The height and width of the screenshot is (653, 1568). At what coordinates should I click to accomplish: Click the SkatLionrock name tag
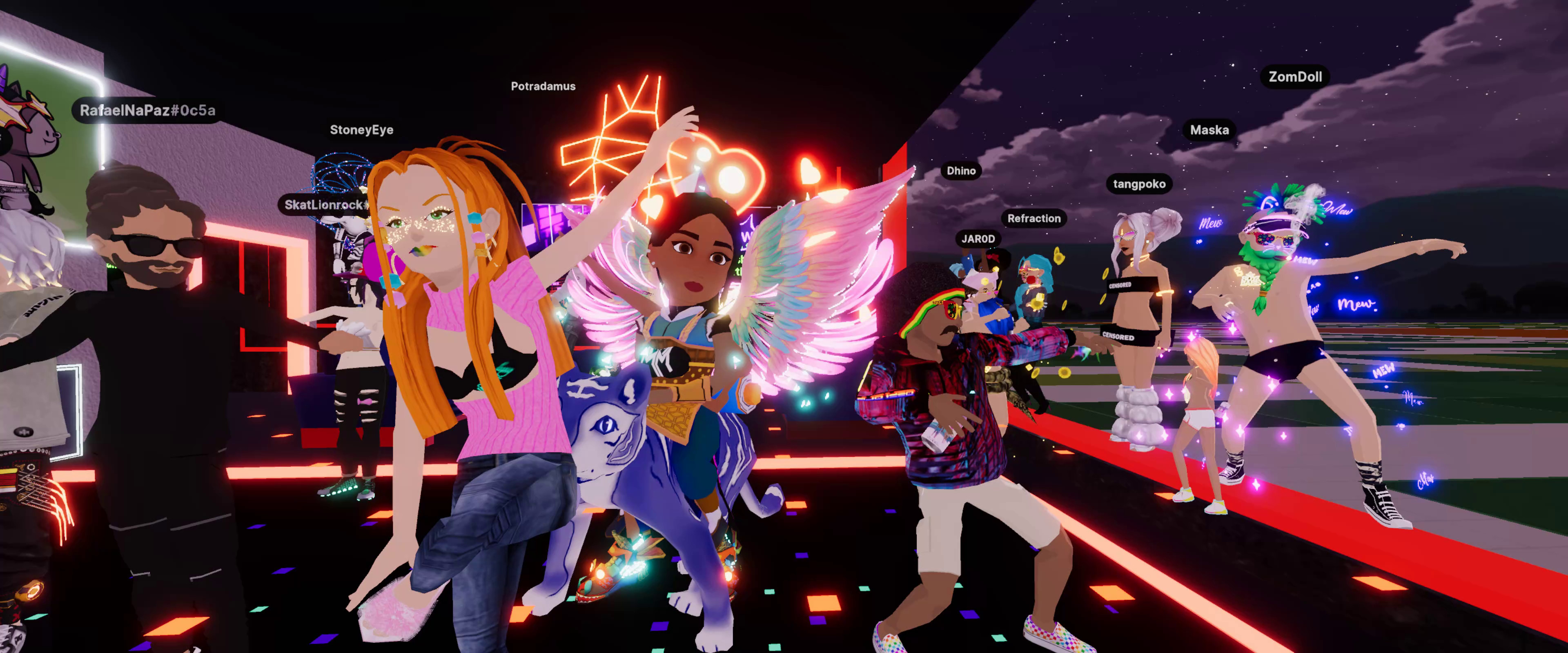[326, 204]
